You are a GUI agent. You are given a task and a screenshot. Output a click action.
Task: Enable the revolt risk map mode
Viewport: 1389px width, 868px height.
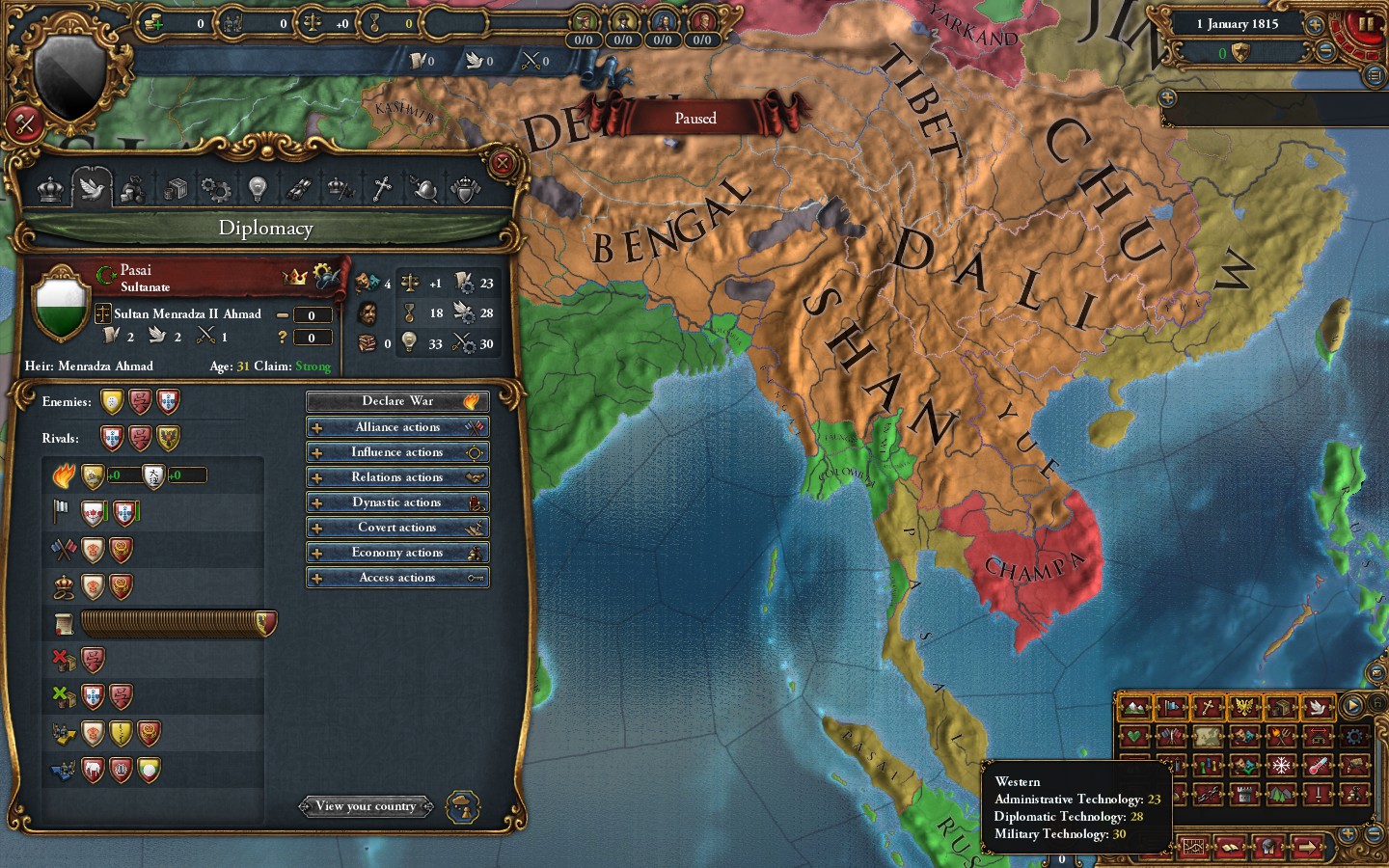coord(1281,737)
